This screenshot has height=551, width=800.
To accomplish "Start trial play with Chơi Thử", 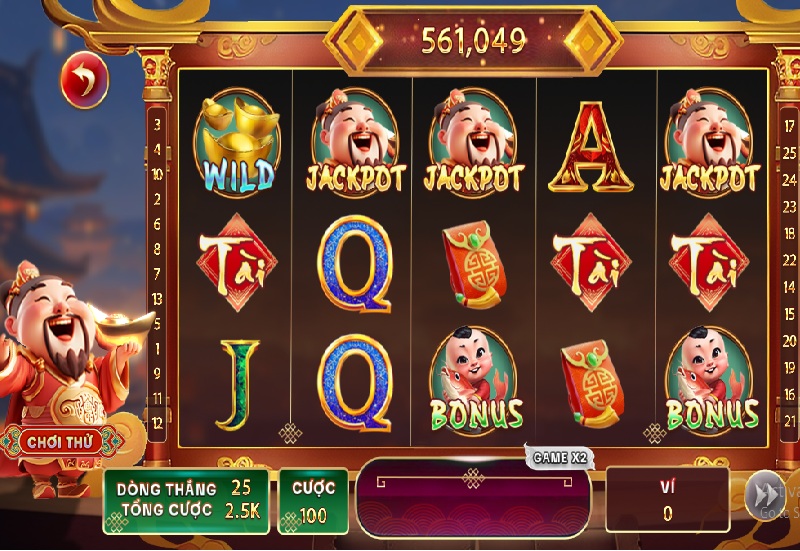I will [x=59, y=441].
